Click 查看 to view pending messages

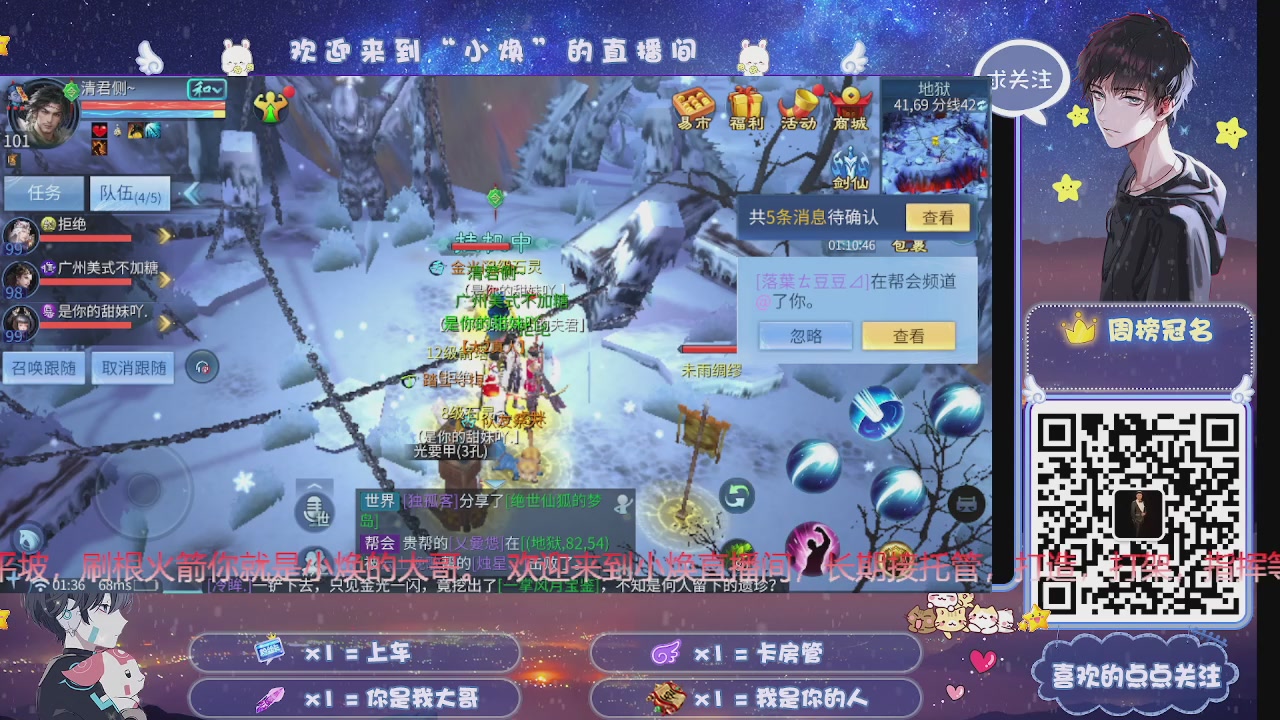(x=938, y=217)
